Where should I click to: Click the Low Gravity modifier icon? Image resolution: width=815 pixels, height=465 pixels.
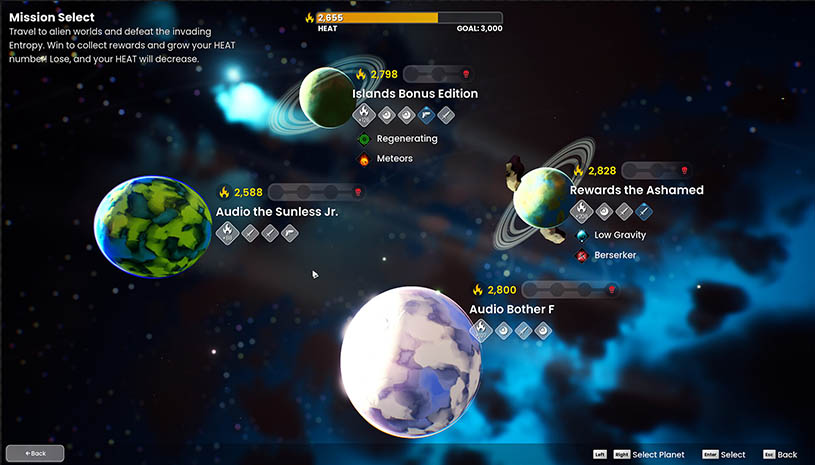tap(582, 236)
